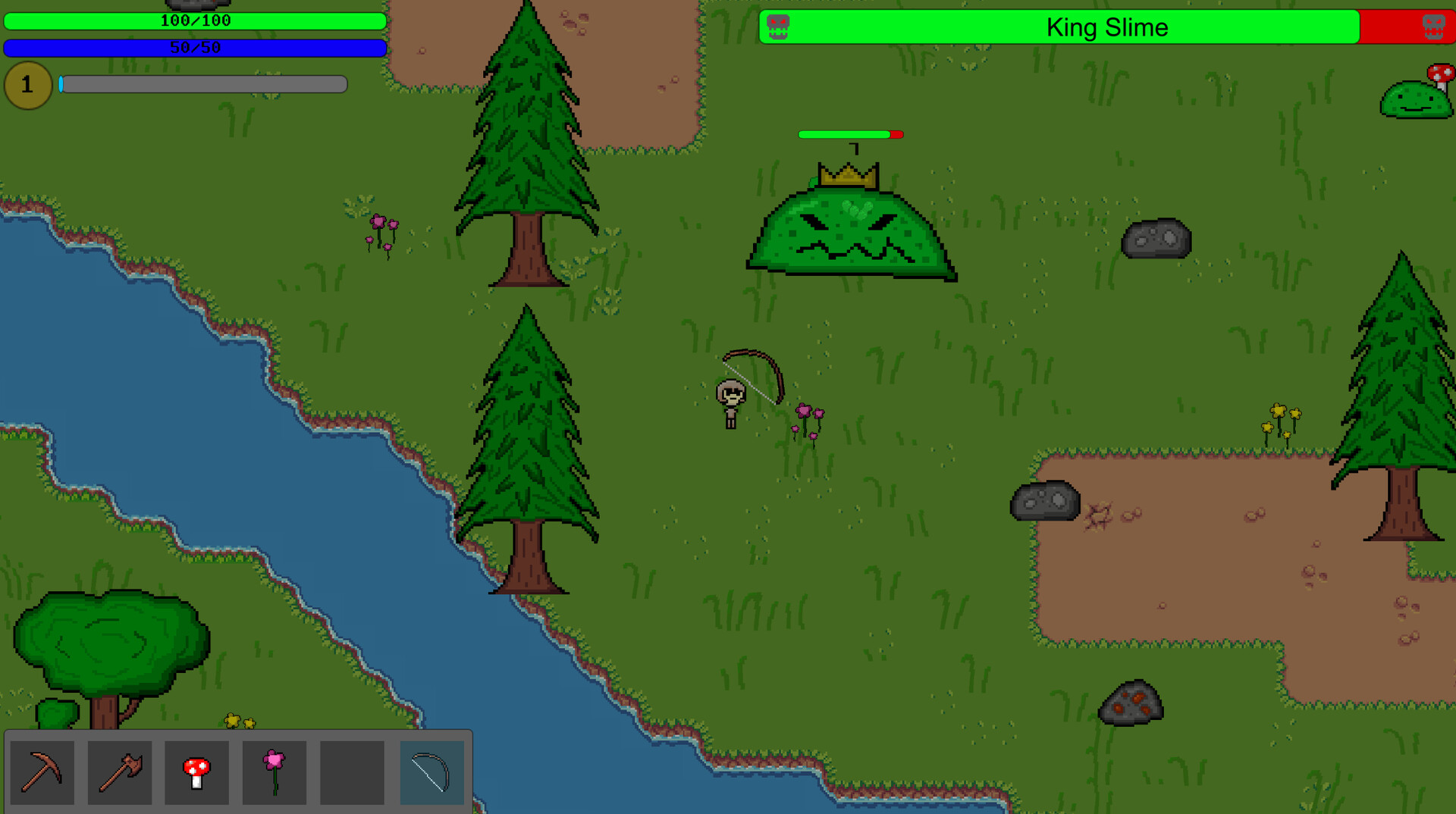The width and height of the screenshot is (1456, 814).
Task: Select the pink flower hotbar item
Action: click(275, 772)
